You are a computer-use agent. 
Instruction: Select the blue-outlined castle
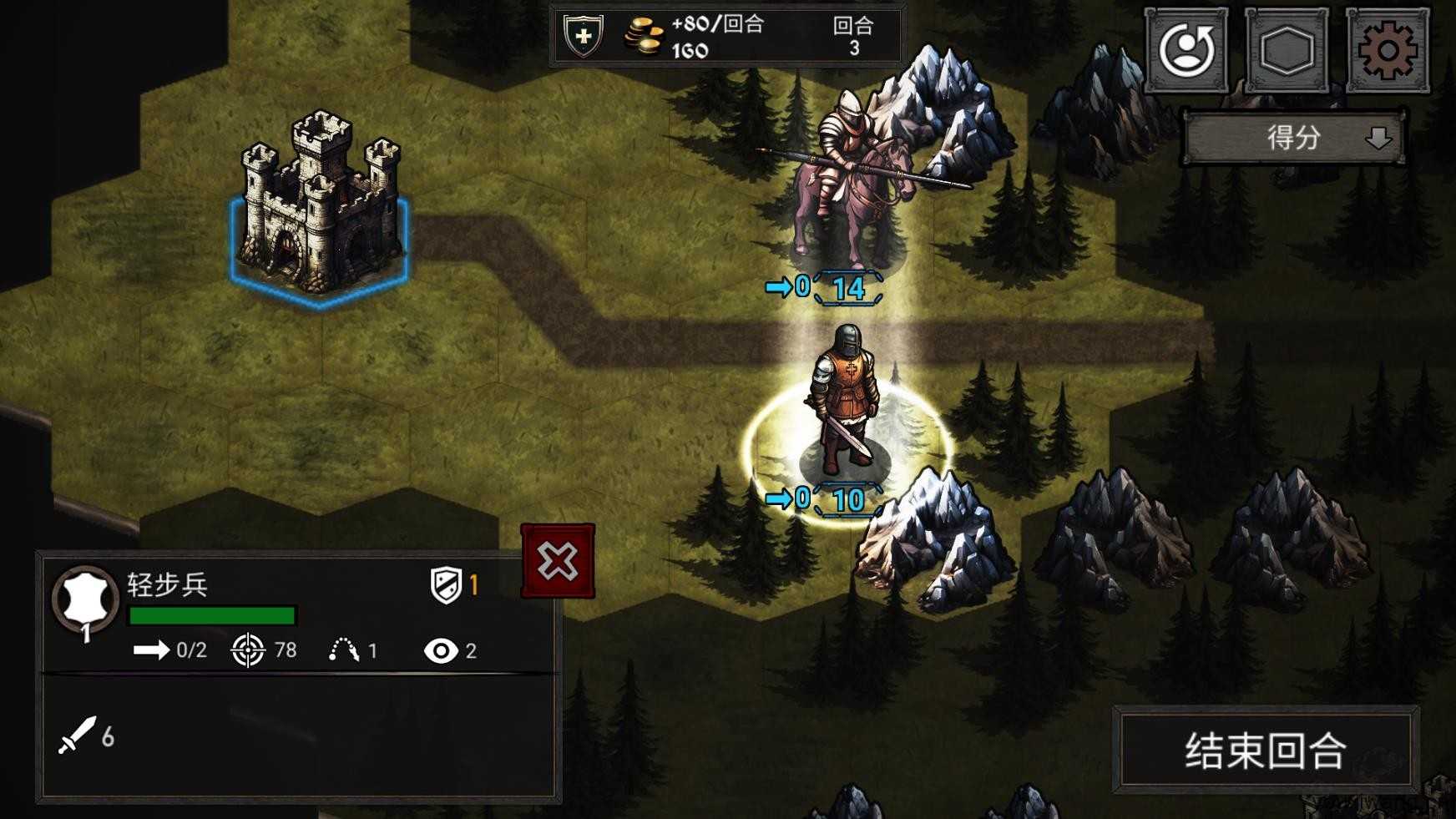(320, 209)
